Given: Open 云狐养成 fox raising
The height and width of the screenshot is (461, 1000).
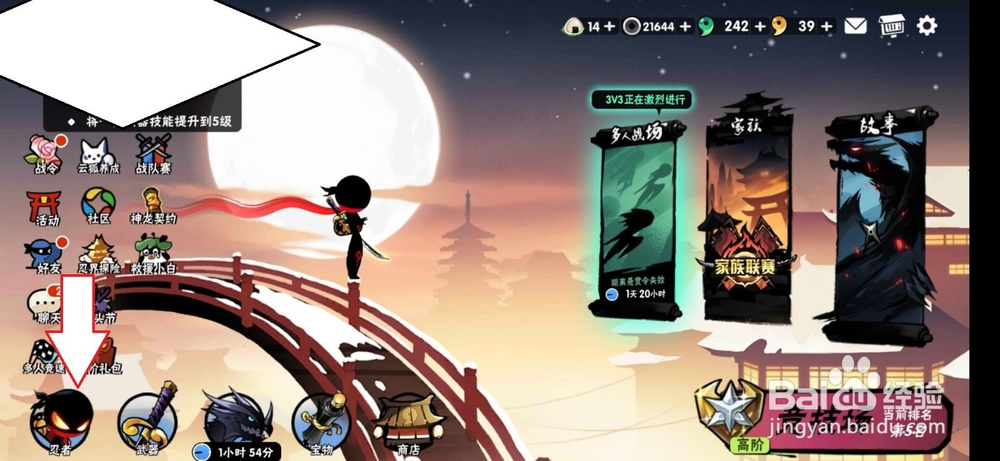Looking at the screenshot, I should tap(96, 153).
